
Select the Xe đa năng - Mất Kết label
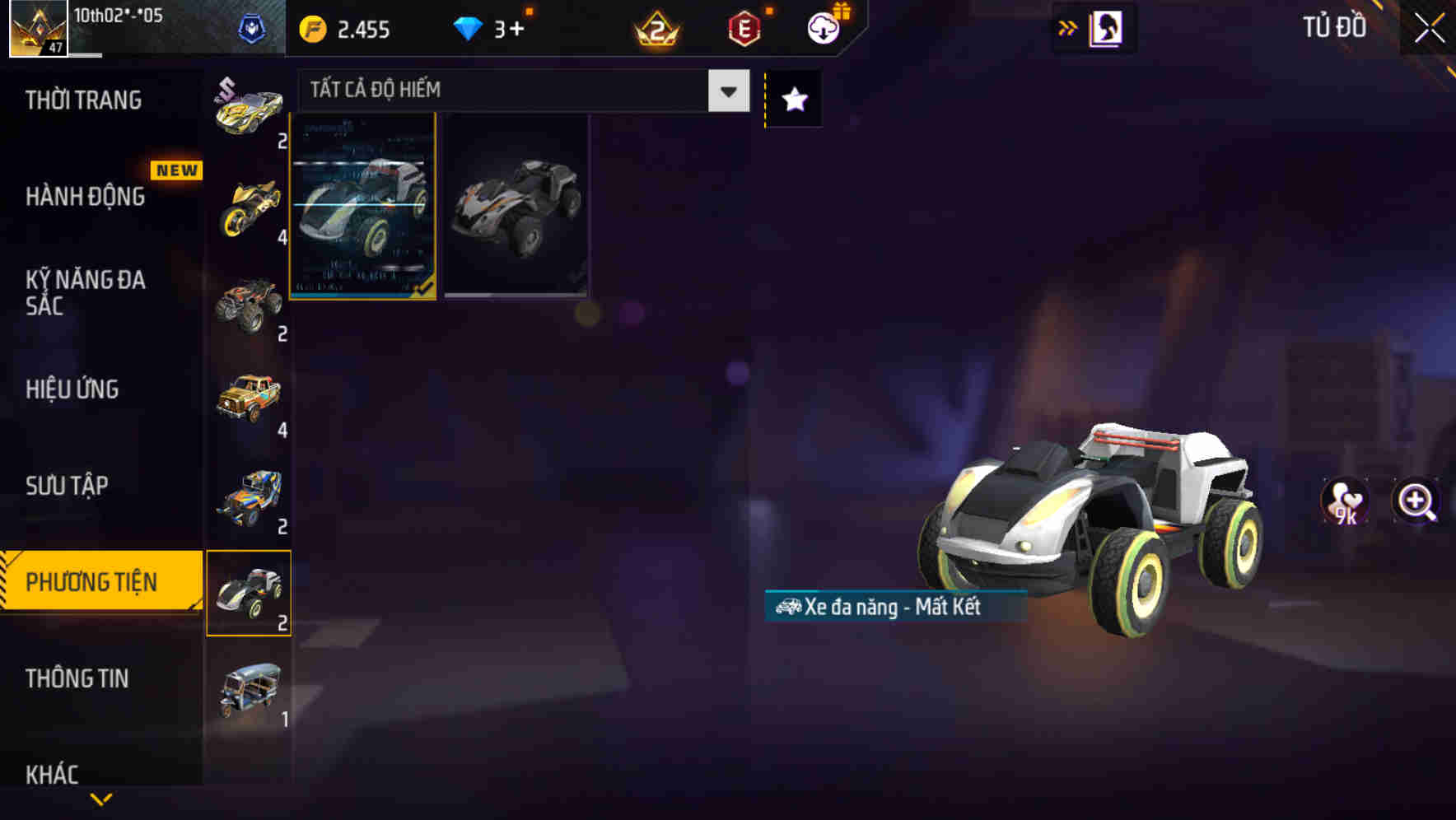click(x=898, y=607)
